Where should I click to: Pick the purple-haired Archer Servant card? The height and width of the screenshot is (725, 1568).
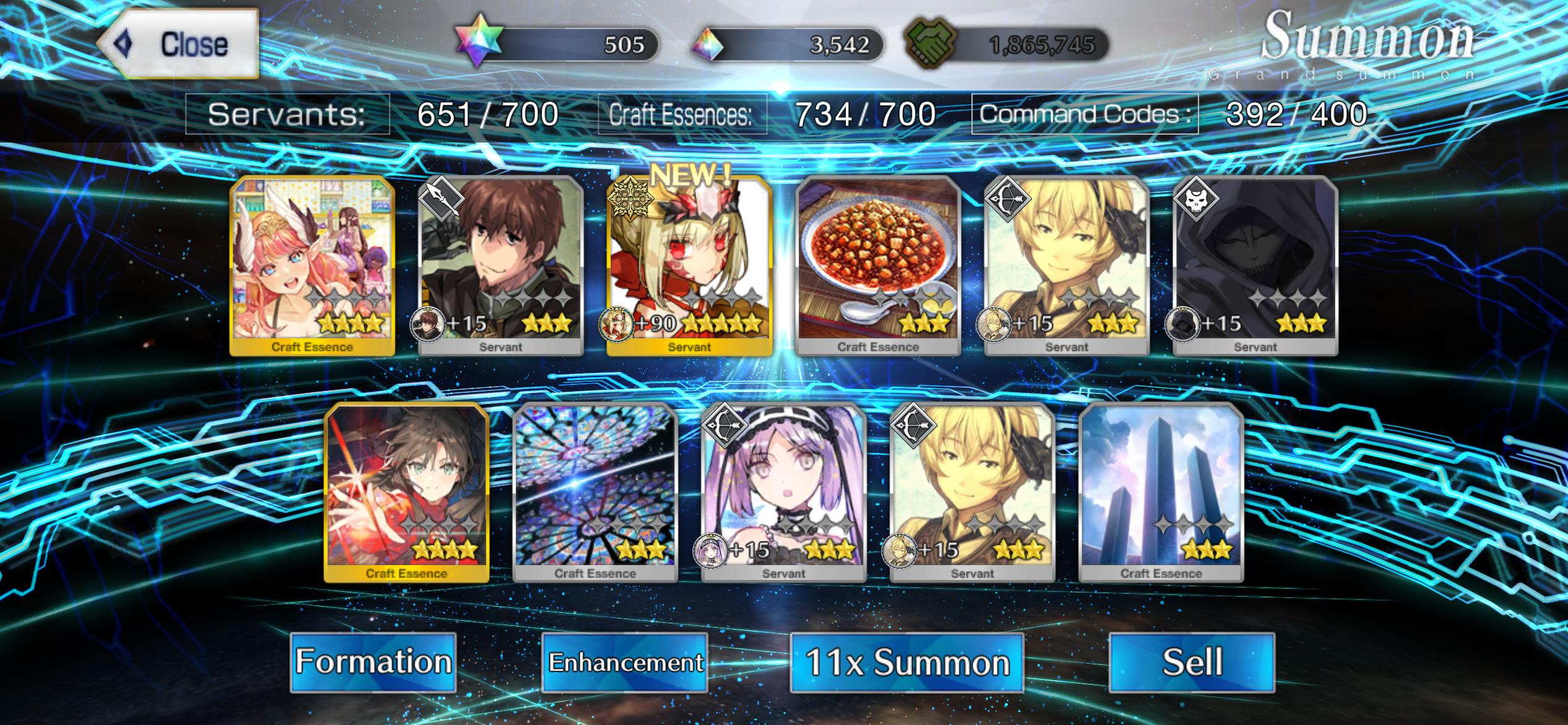pos(784,493)
